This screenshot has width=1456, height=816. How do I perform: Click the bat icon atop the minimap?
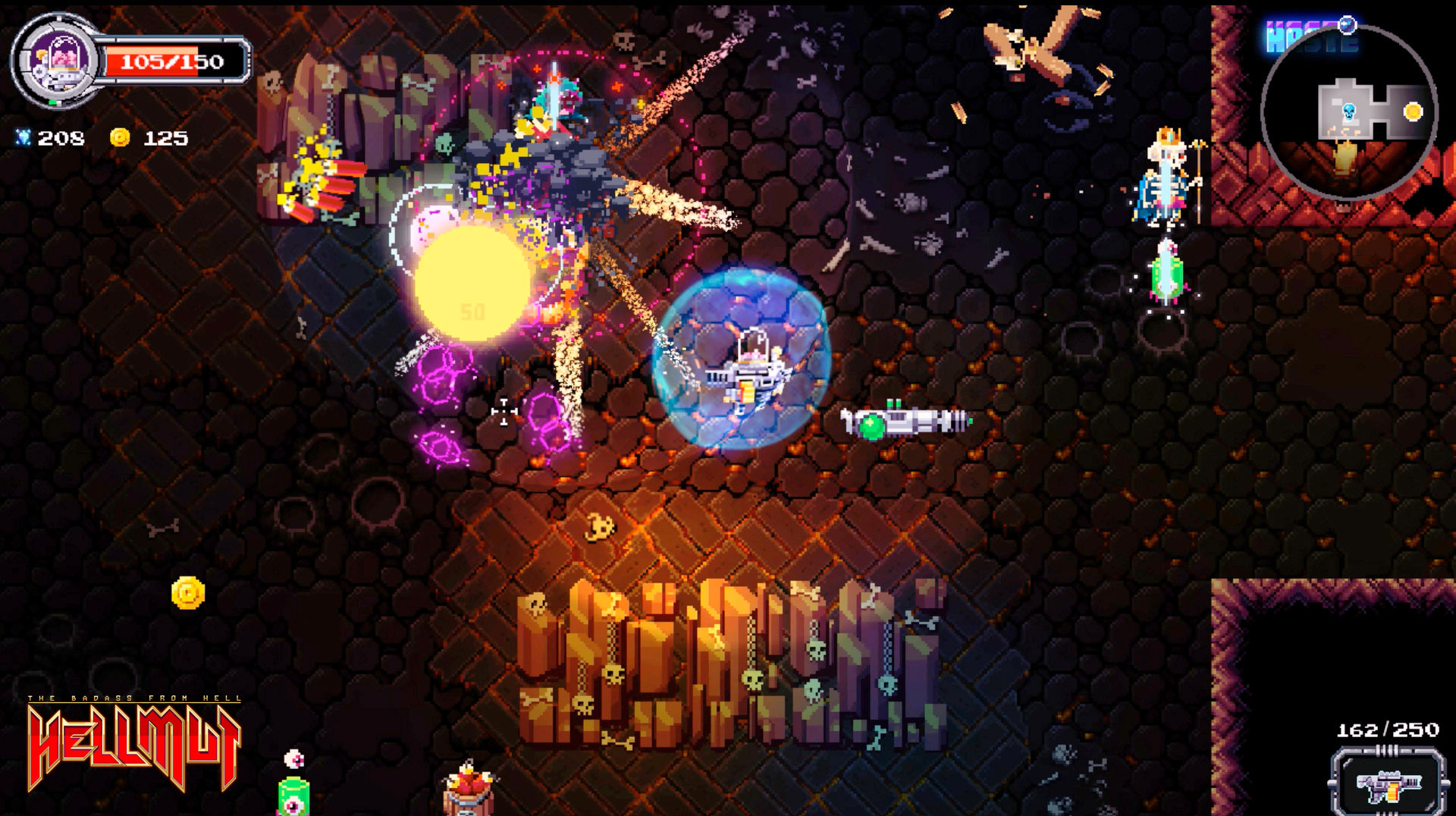pyautogui.click(x=1347, y=25)
